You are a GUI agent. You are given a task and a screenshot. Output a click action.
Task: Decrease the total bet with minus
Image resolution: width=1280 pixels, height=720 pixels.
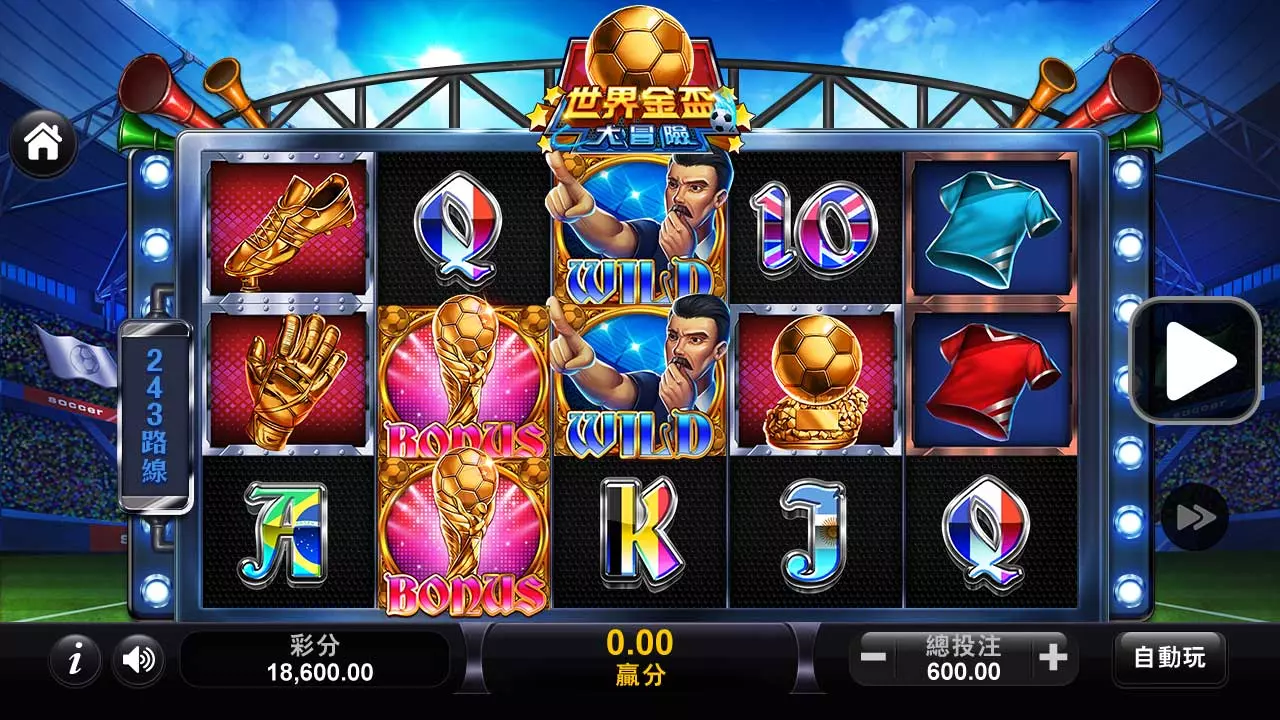tap(875, 657)
